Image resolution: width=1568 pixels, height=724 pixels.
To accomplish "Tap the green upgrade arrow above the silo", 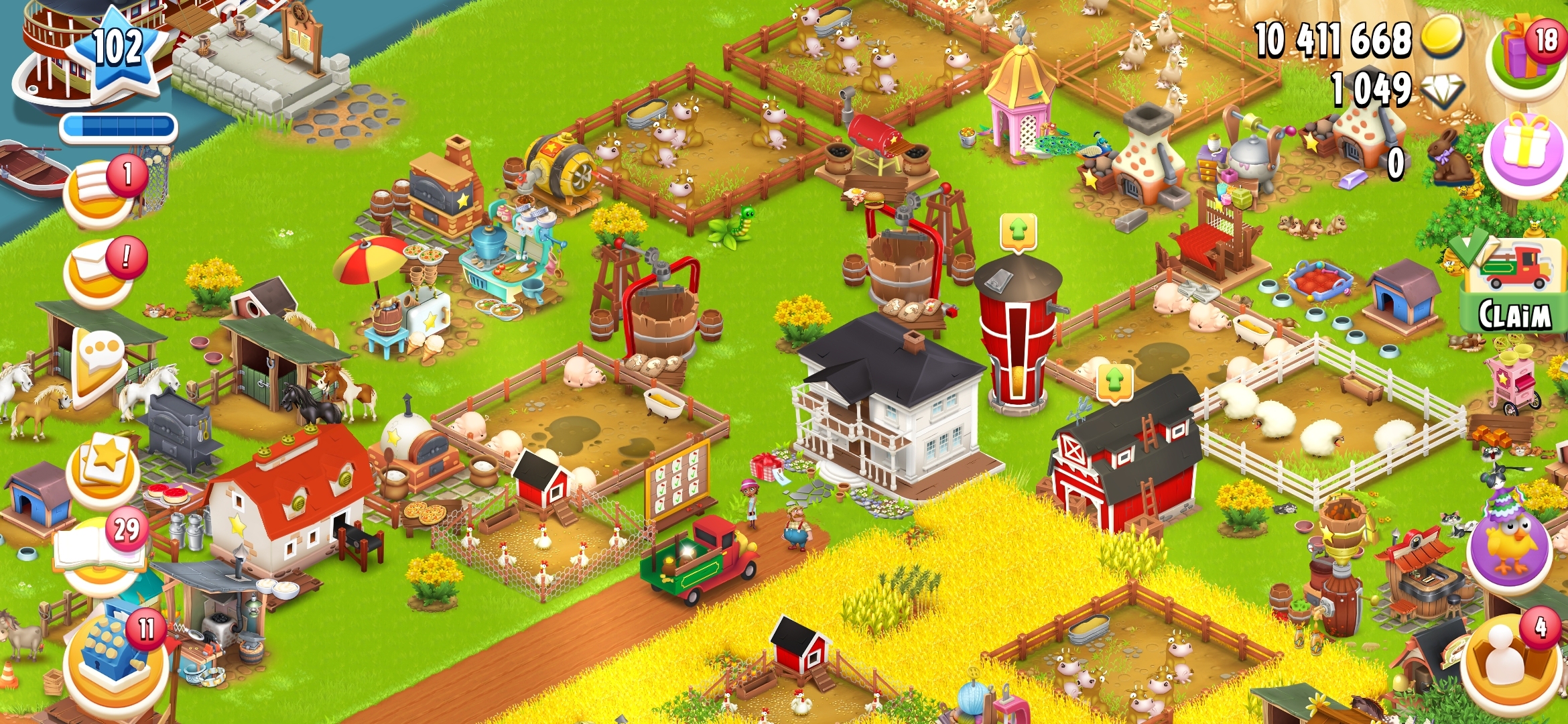I will (x=1019, y=232).
